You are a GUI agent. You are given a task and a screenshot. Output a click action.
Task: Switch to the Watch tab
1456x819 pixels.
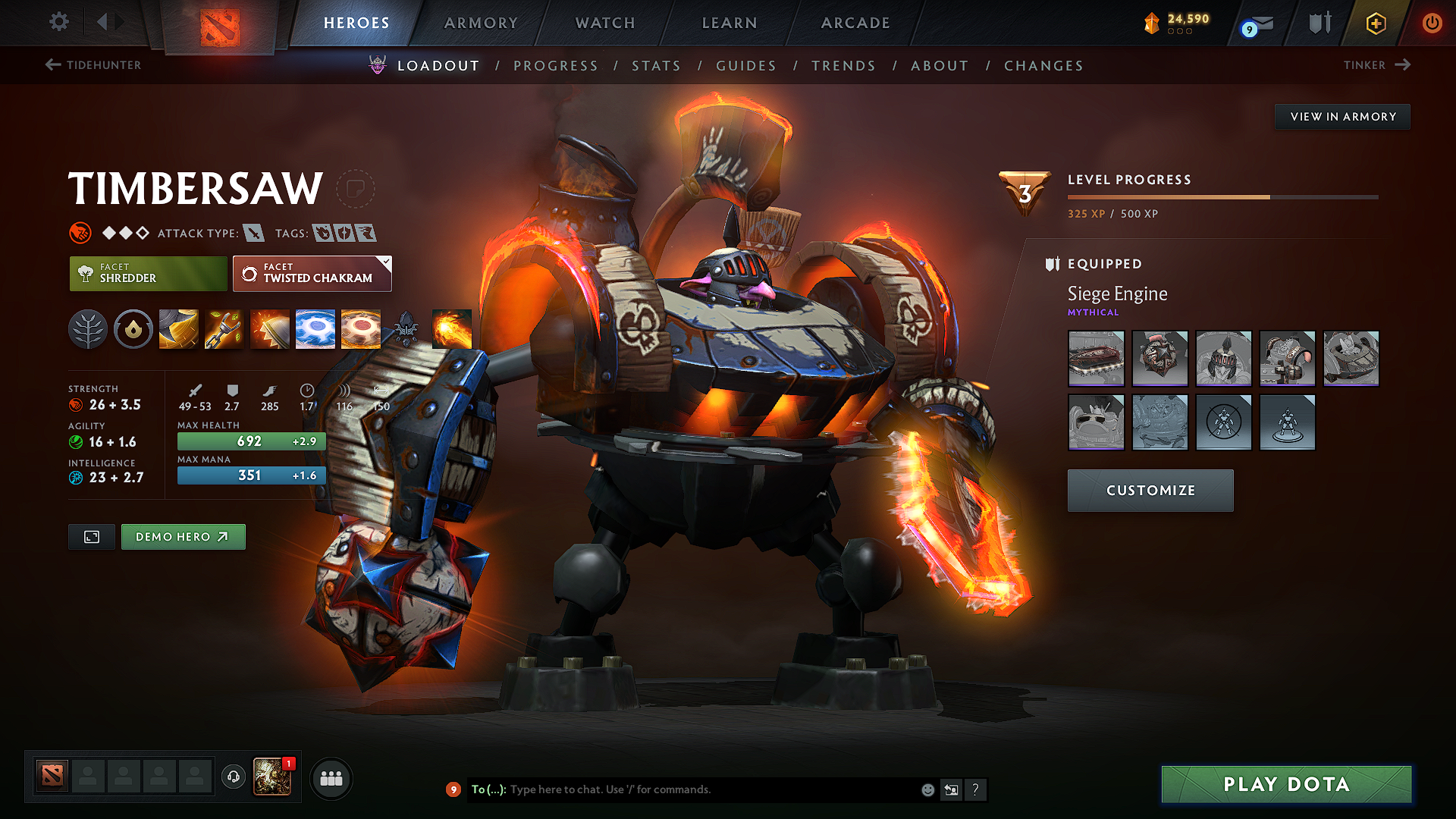605,23
